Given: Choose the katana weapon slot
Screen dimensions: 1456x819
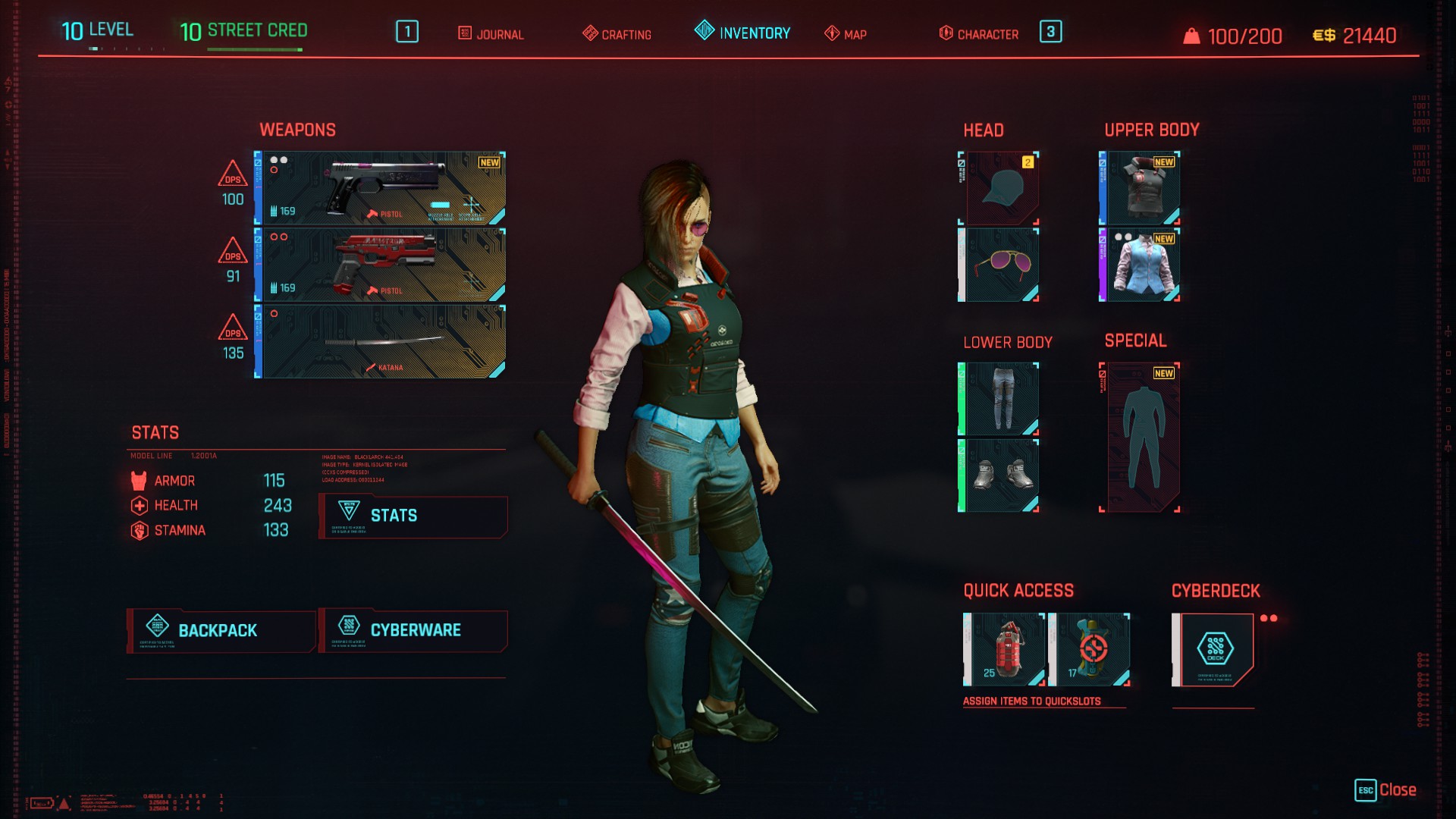Looking at the screenshot, I should (381, 342).
